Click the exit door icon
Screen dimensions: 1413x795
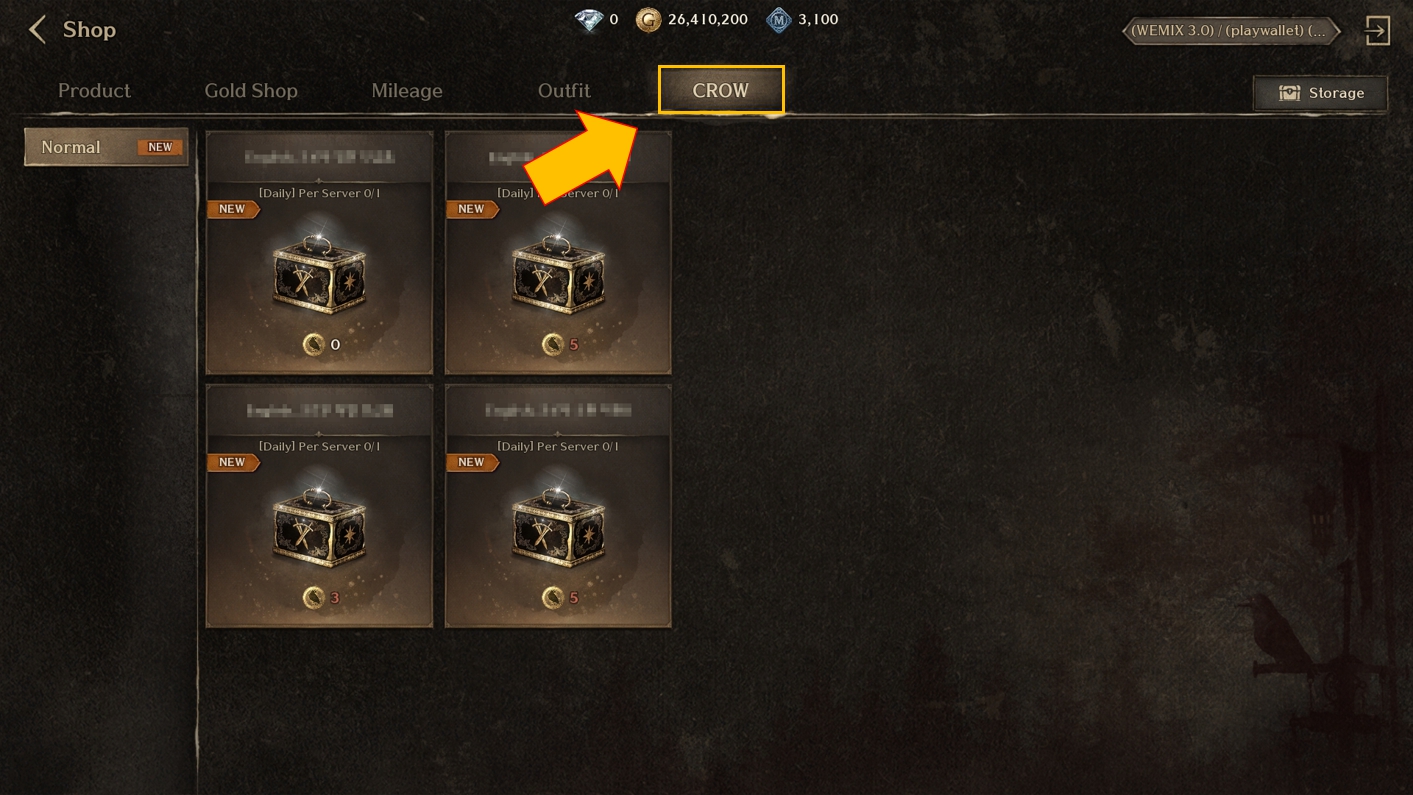point(1377,30)
